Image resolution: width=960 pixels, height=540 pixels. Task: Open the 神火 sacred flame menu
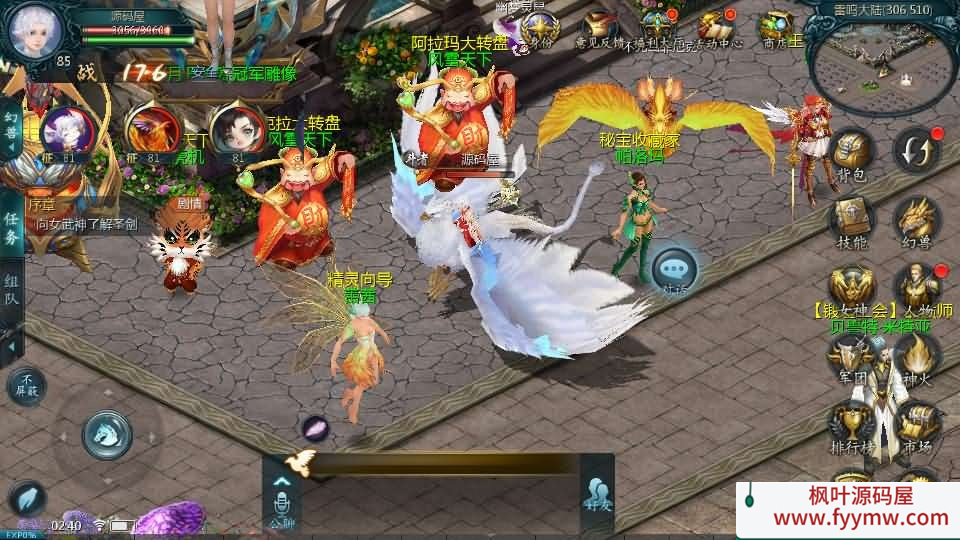point(916,356)
